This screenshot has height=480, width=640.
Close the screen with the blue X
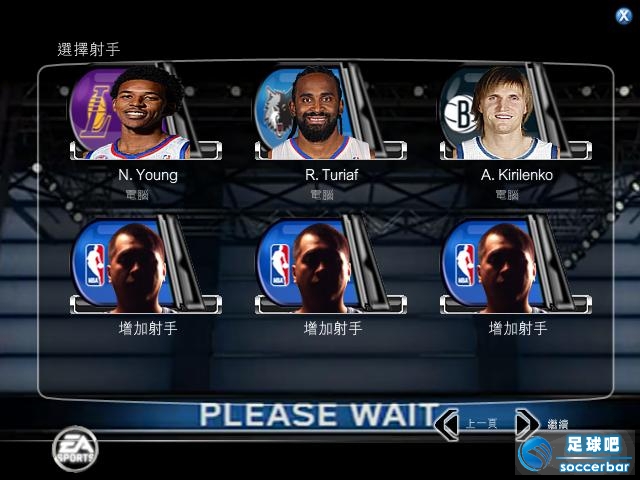click(x=623, y=15)
